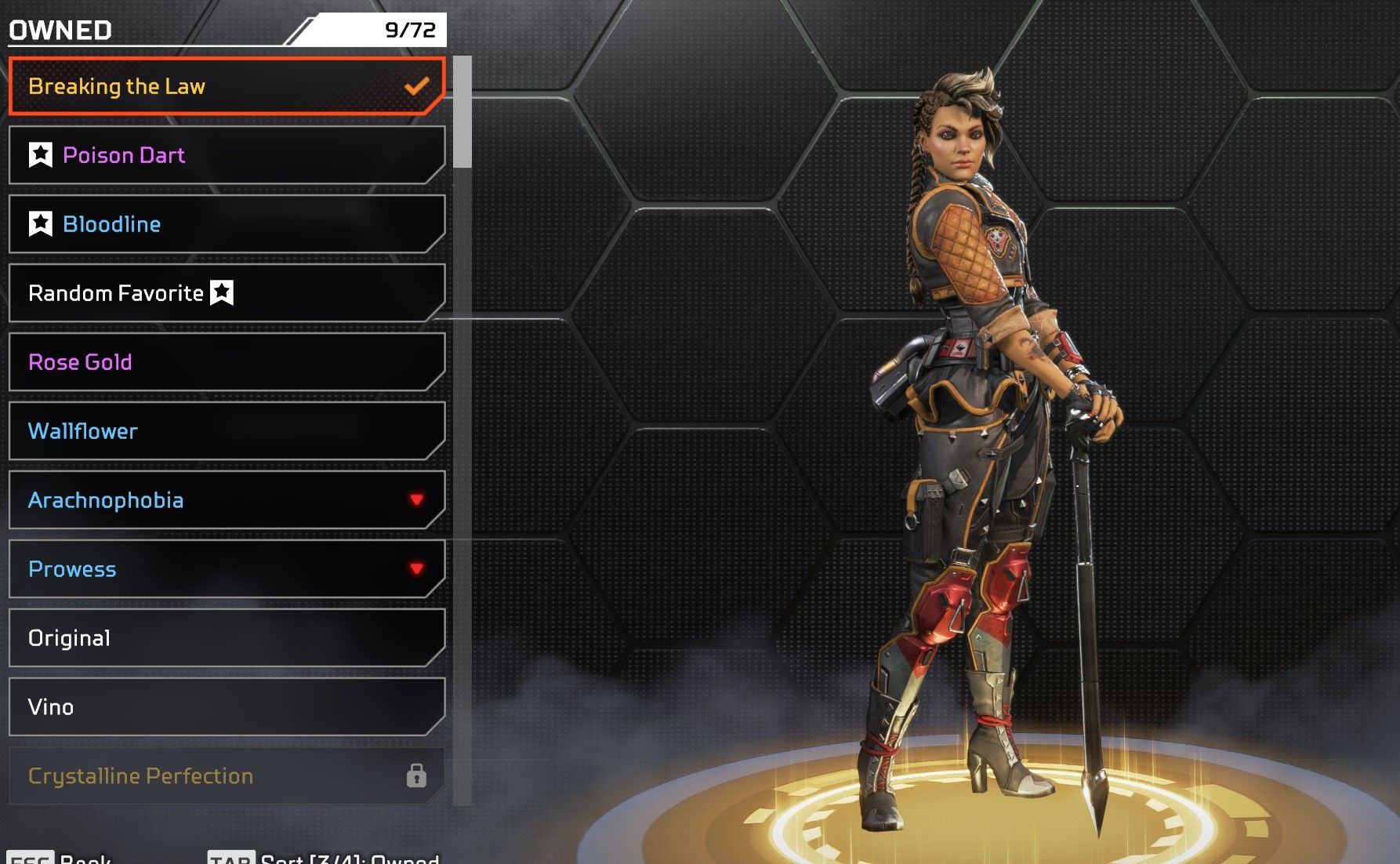
Task: Switch to the Original skin
Action: pyautogui.click(x=226, y=638)
